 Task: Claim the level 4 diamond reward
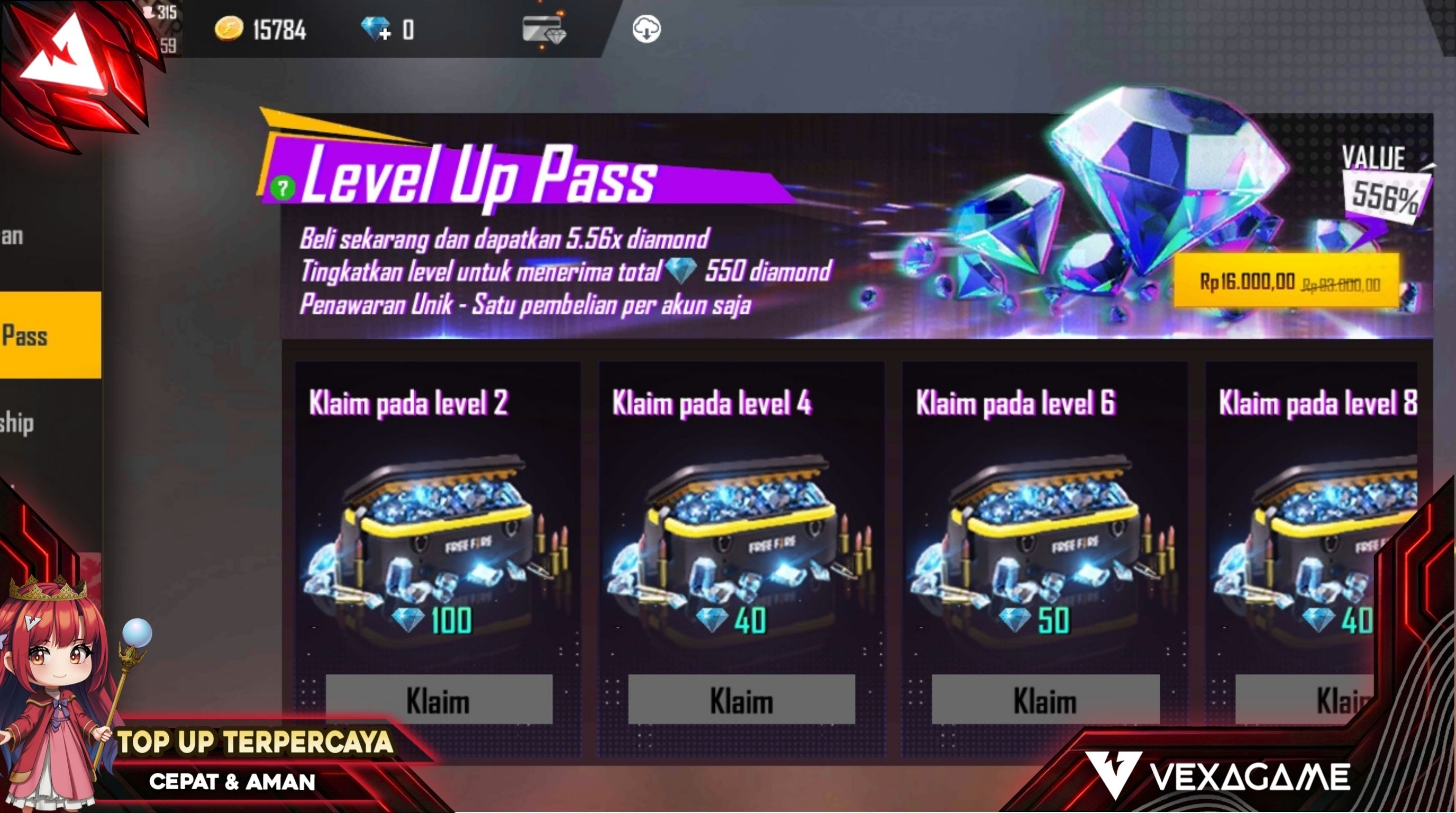[x=741, y=700]
